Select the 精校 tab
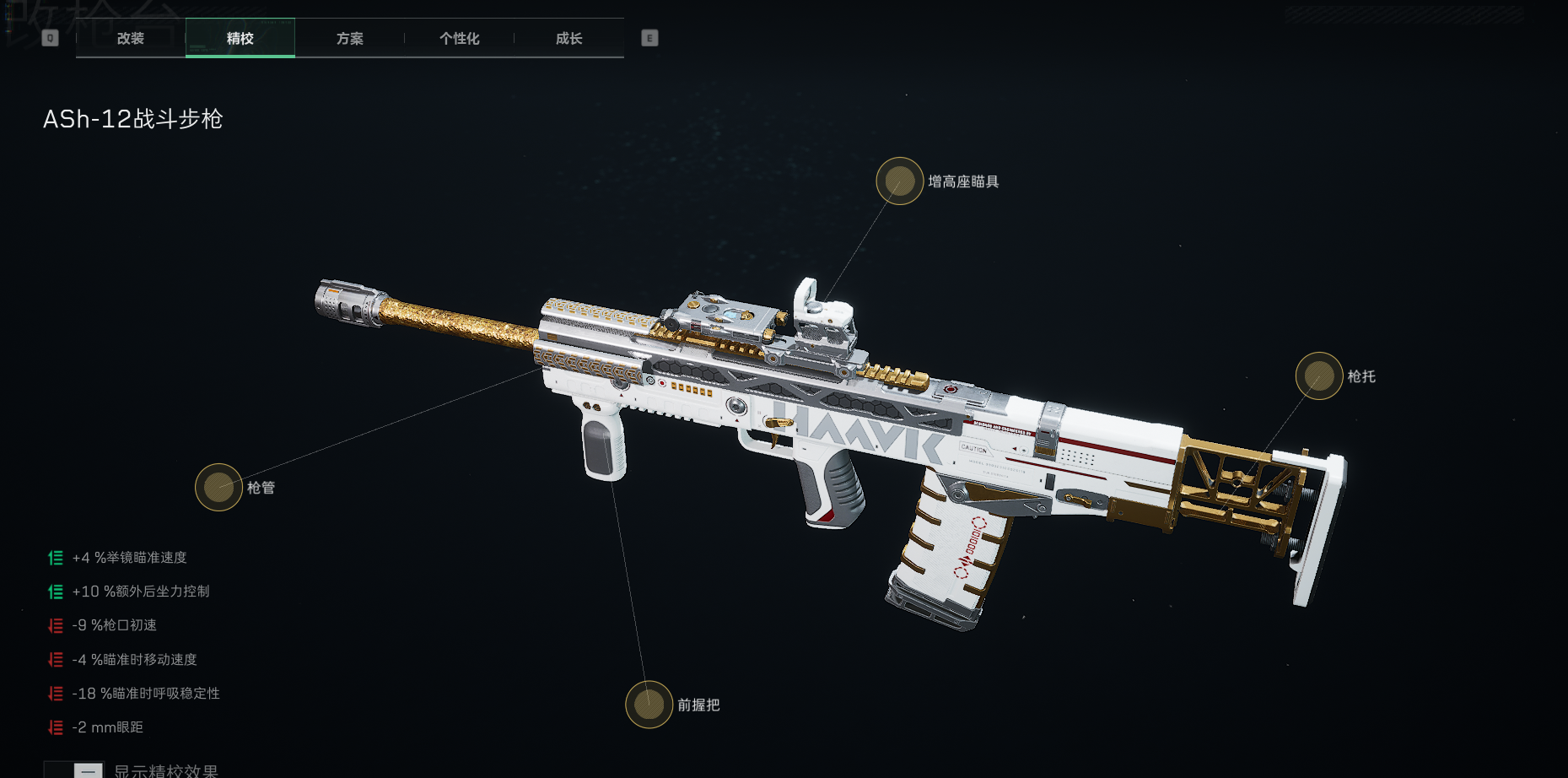The width and height of the screenshot is (1568, 778). 240,39
